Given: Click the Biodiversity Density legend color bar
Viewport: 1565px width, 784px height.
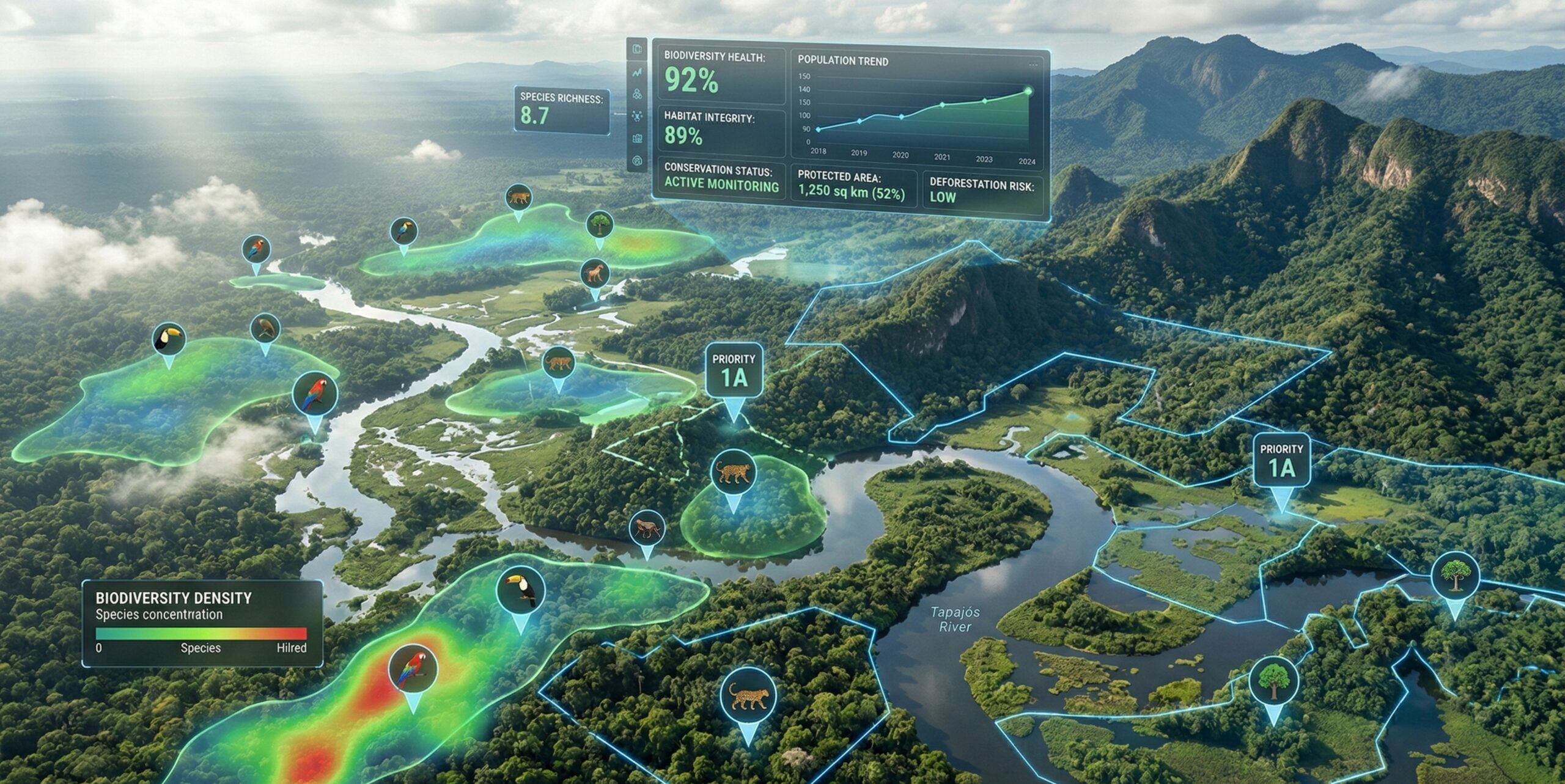Looking at the screenshot, I should click(201, 634).
